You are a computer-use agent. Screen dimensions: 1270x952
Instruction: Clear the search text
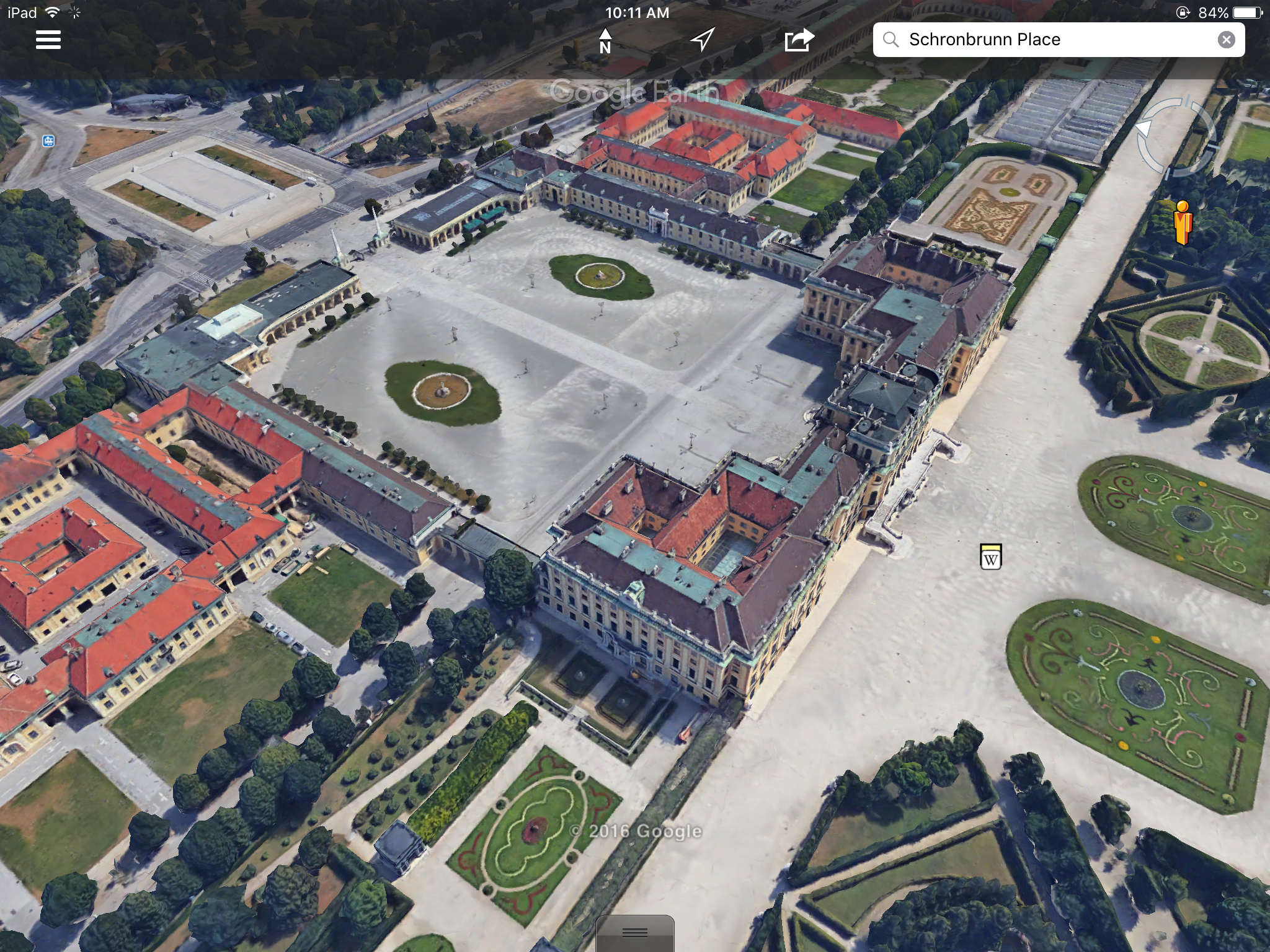coord(1226,40)
